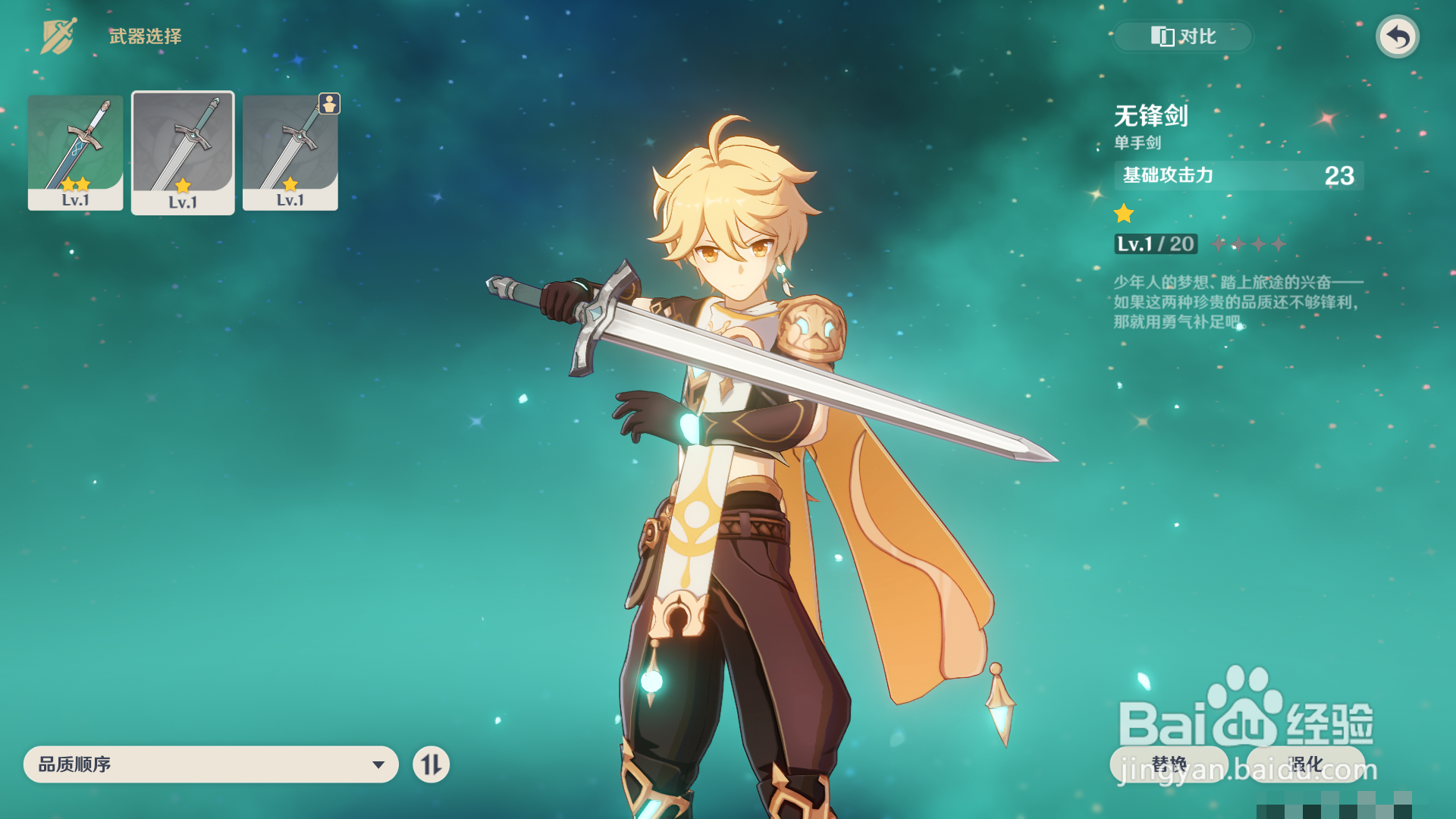Select the two-star sword weapon slot

75,152
